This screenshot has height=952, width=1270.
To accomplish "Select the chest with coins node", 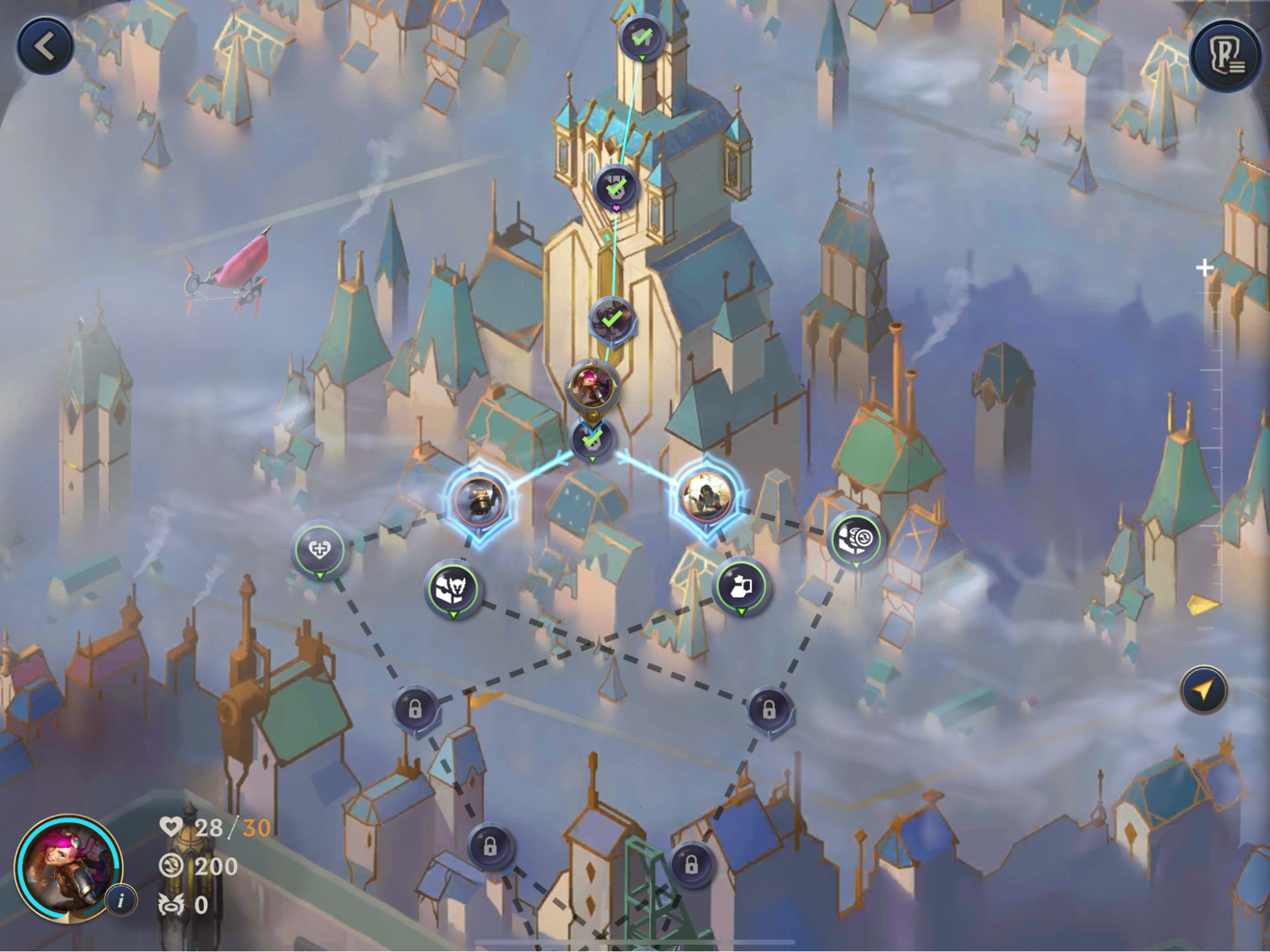I will point(856,540).
